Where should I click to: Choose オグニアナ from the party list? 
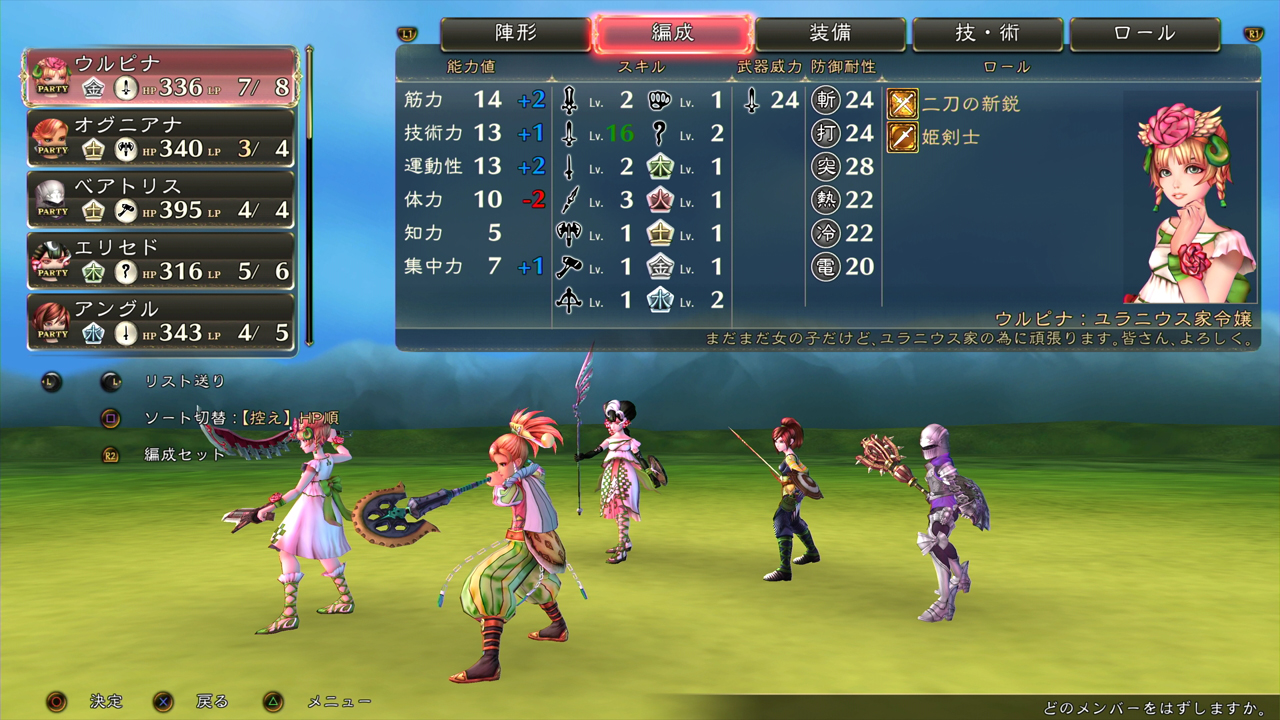(x=161, y=138)
